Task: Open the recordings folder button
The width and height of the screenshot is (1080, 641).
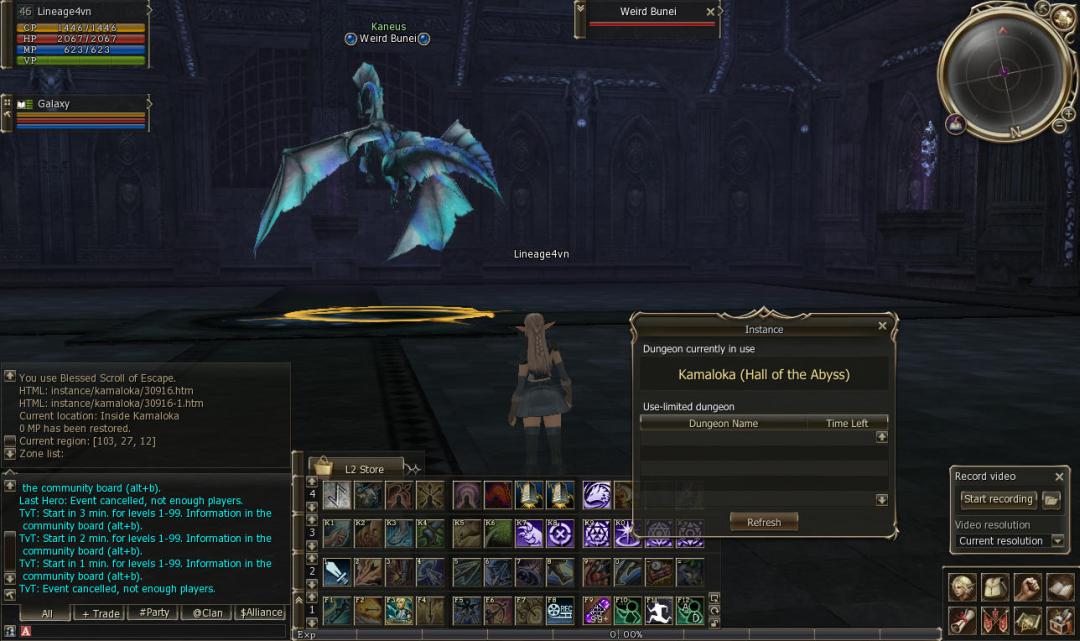Action: [x=1051, y=499]
